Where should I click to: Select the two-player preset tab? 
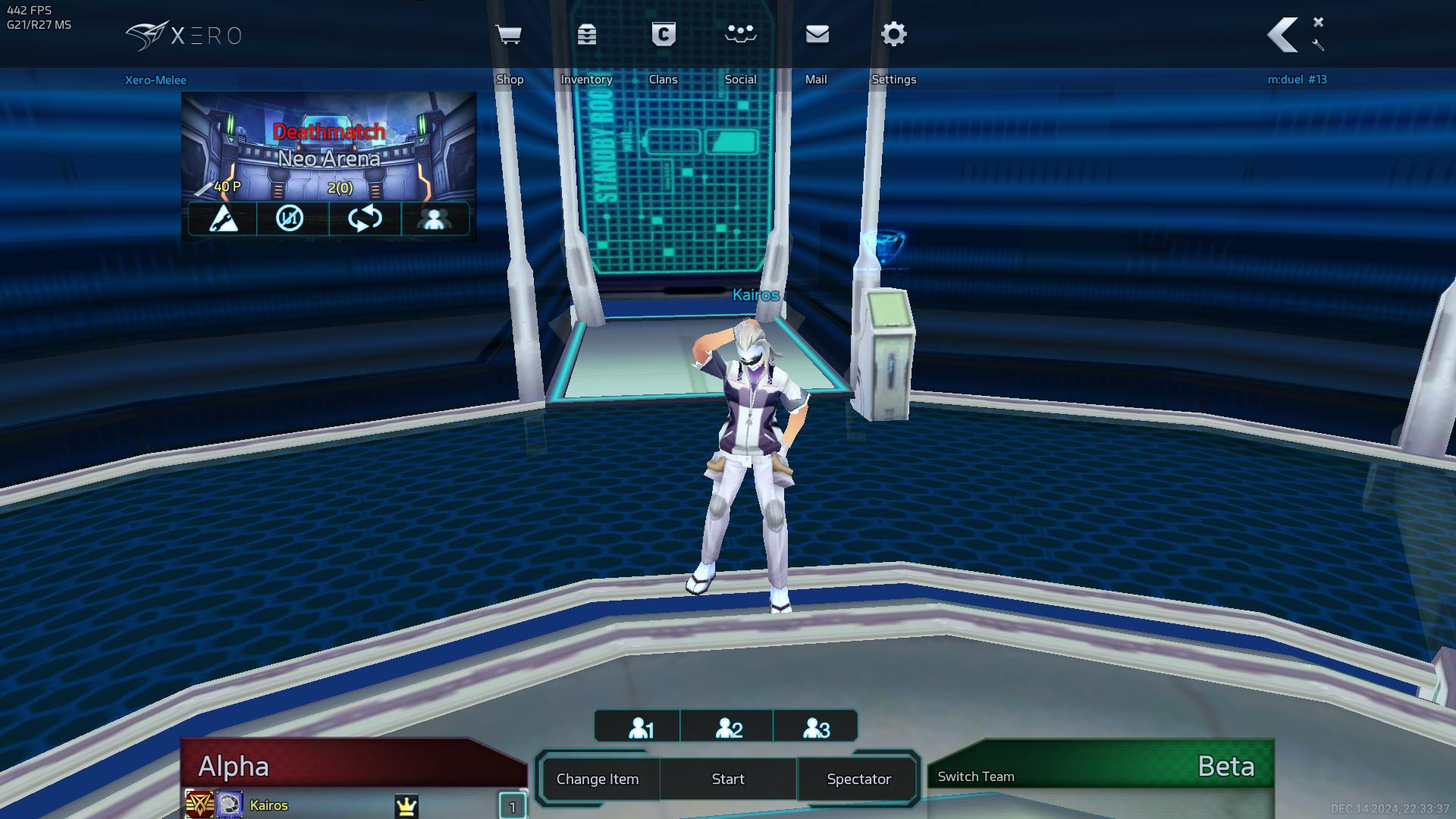729,728
